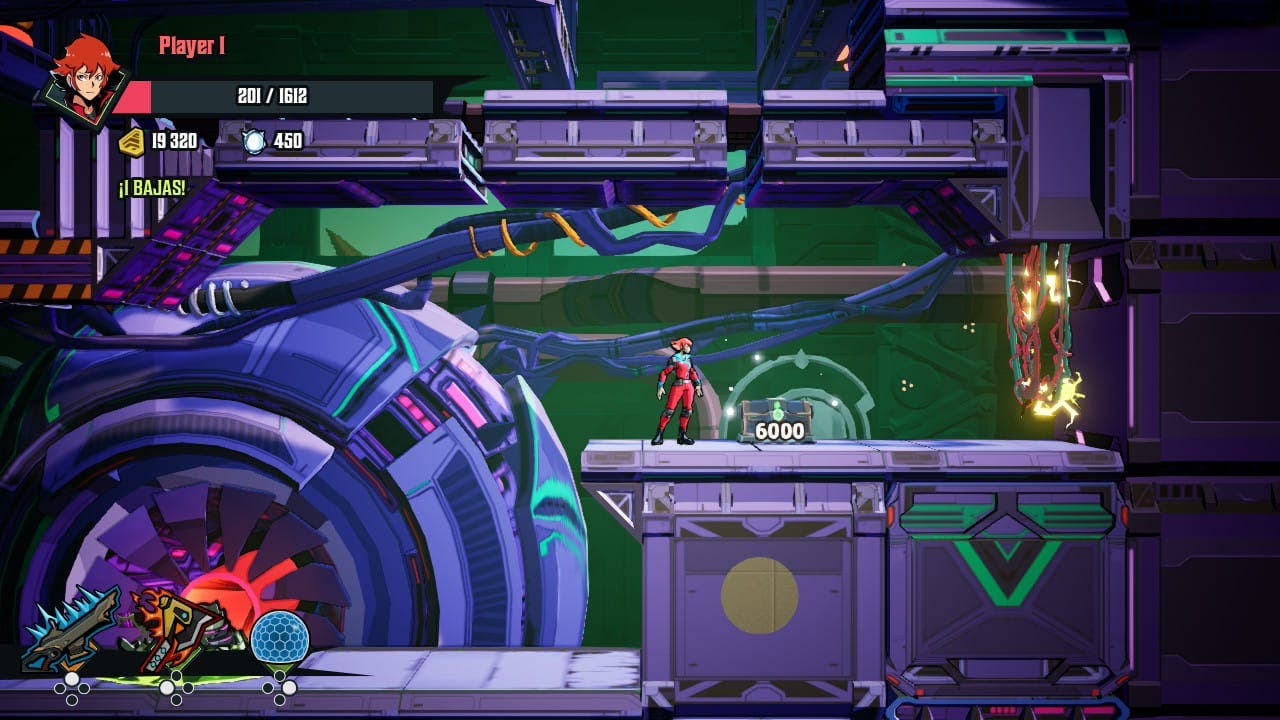The width and height of the screenshot is (1280, 720).
Task: Toggle the up d-pad dot under the sword
Action: point(70,678)
